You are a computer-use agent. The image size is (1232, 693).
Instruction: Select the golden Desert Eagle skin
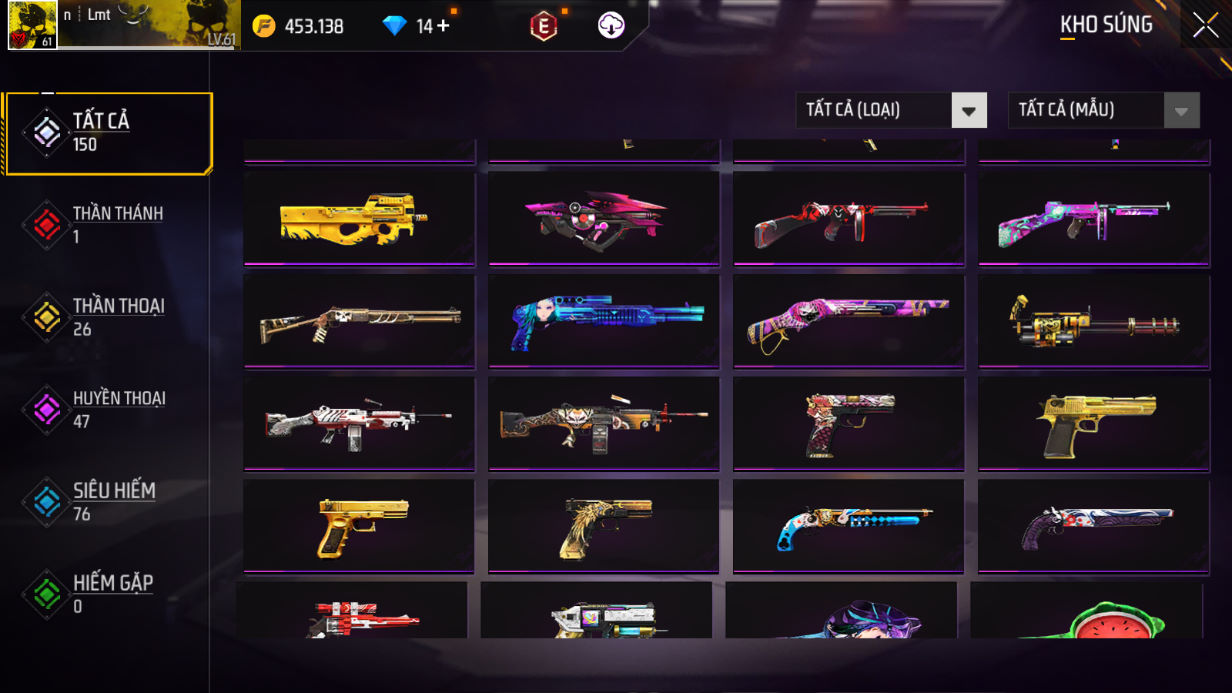click(x=1093, y=424)
